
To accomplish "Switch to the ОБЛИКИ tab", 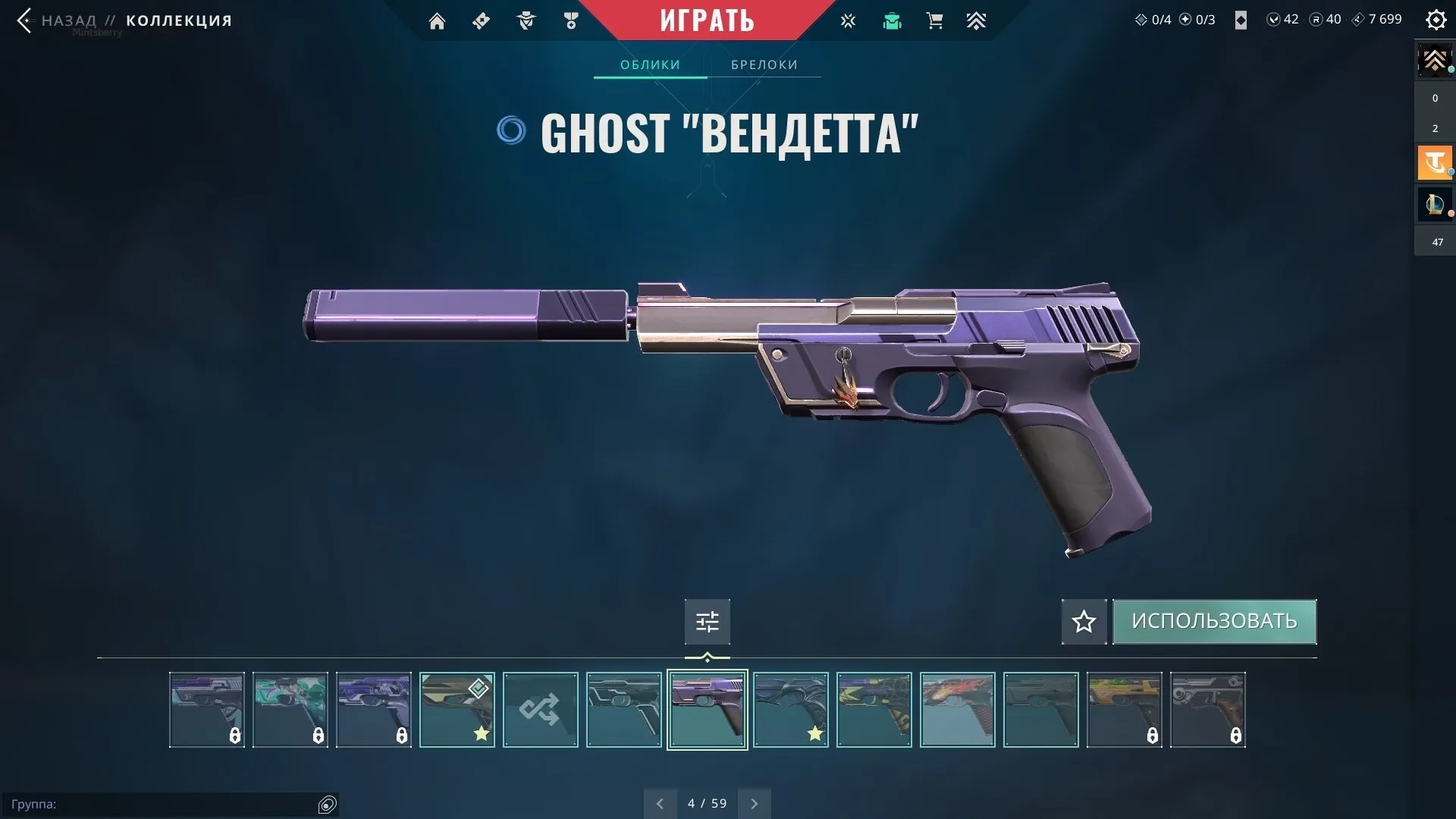I will click(x=650, y=64).
